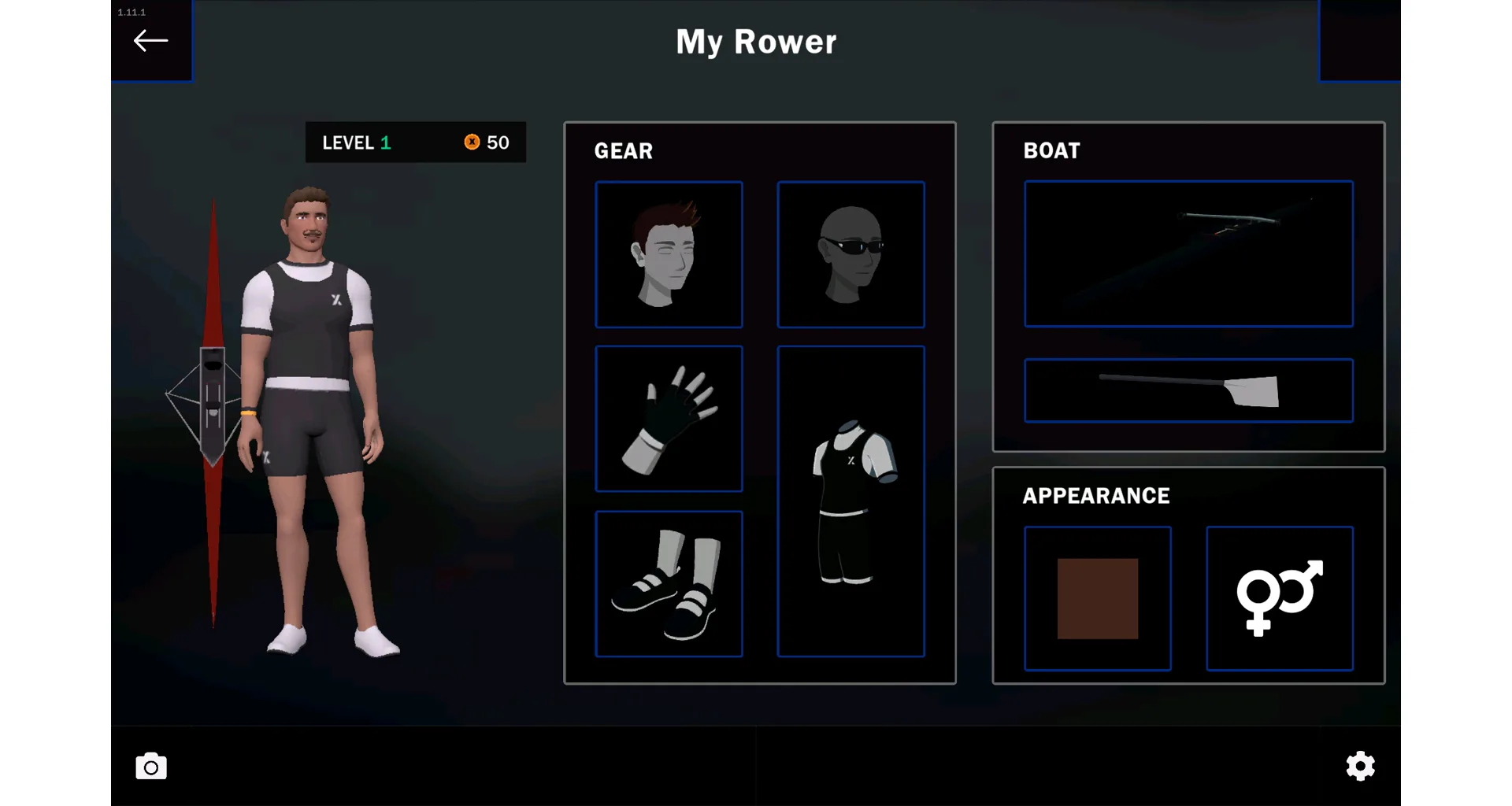Open the shoes and socks slot

(x=669, y=583)
